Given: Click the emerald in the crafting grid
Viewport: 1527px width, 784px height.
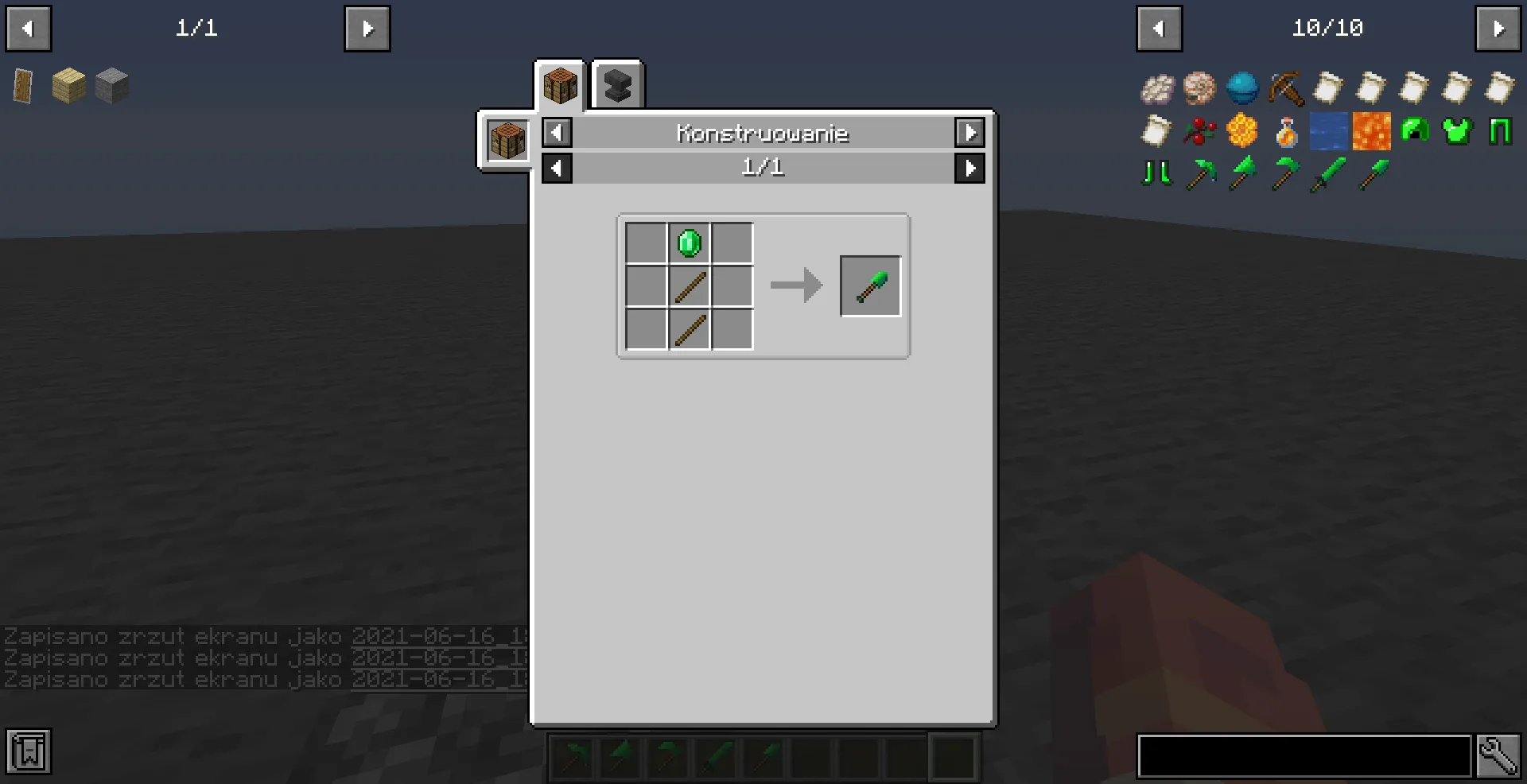Looking at the screenshot, I should click(x=689, y=243).
